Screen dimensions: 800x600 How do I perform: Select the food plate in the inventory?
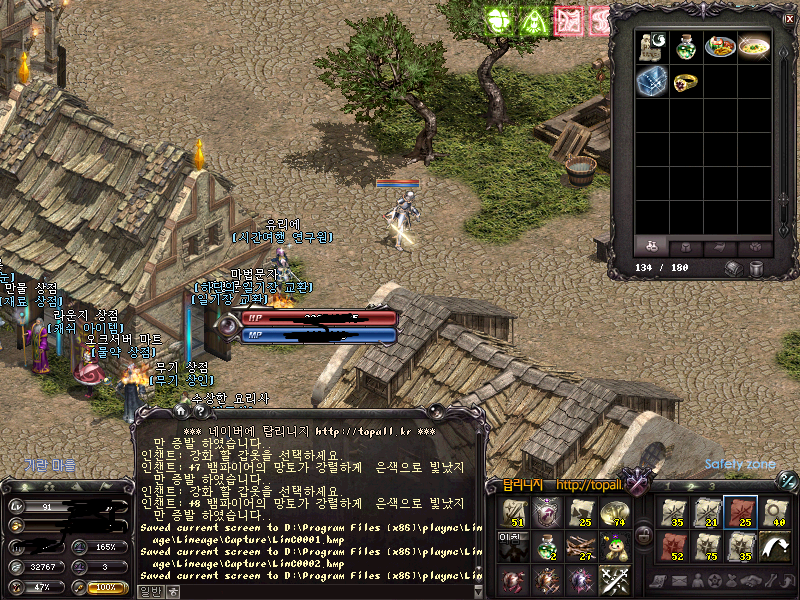720,47
